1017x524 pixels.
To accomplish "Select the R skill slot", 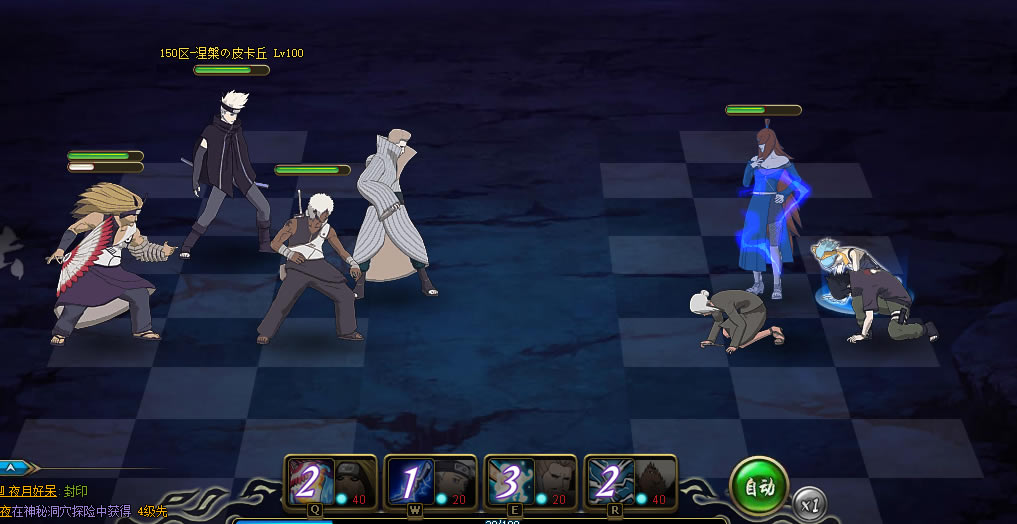I will click(x=630, y=483).
